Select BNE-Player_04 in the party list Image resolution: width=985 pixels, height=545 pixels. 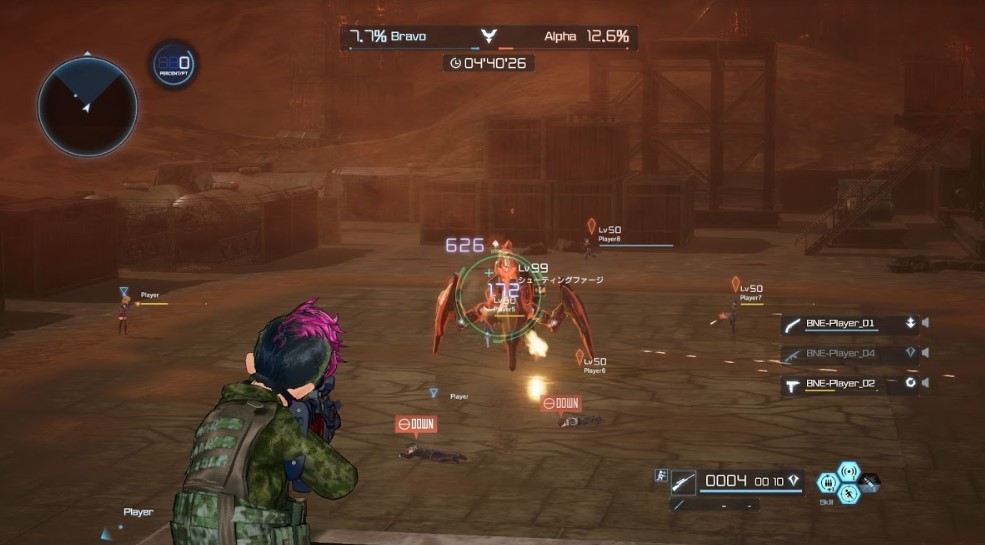[x=840, y=353]
